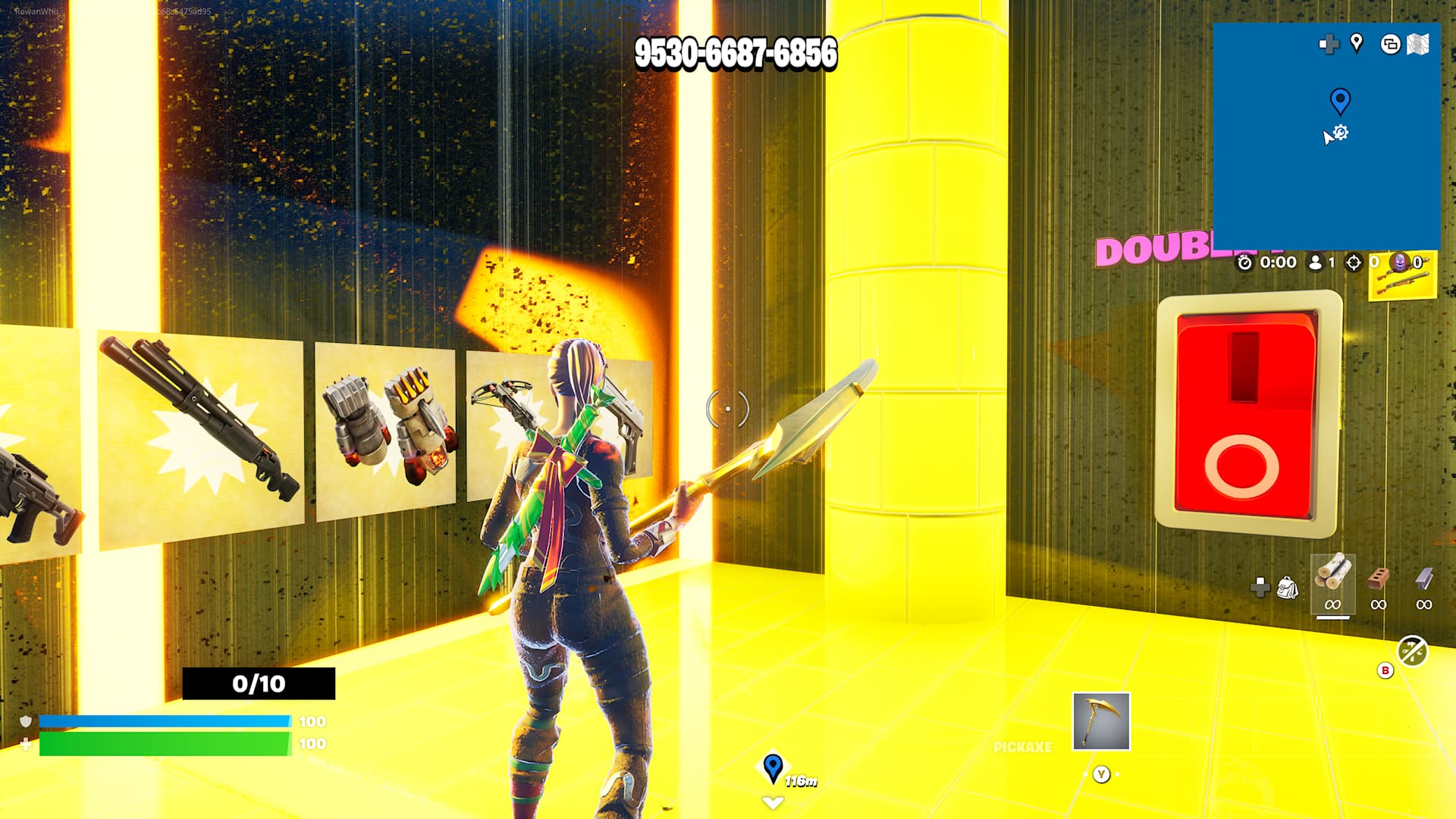Open the backpack inventory icon
The height and width of the screenshot is (819, 1456).
(x=1287, y=586)
